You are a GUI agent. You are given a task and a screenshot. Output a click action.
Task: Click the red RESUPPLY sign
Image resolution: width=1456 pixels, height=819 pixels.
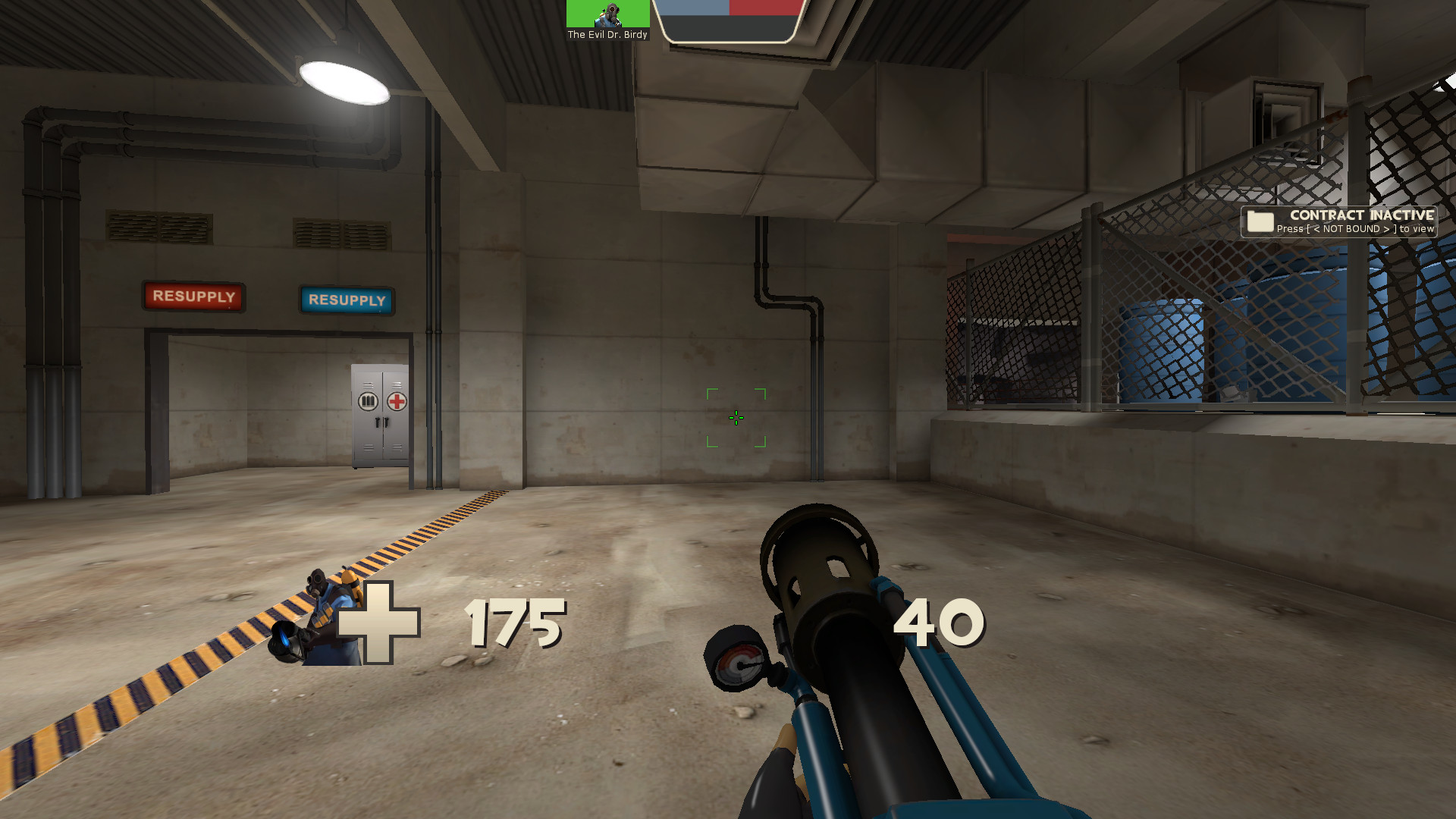tap(193, 297)
